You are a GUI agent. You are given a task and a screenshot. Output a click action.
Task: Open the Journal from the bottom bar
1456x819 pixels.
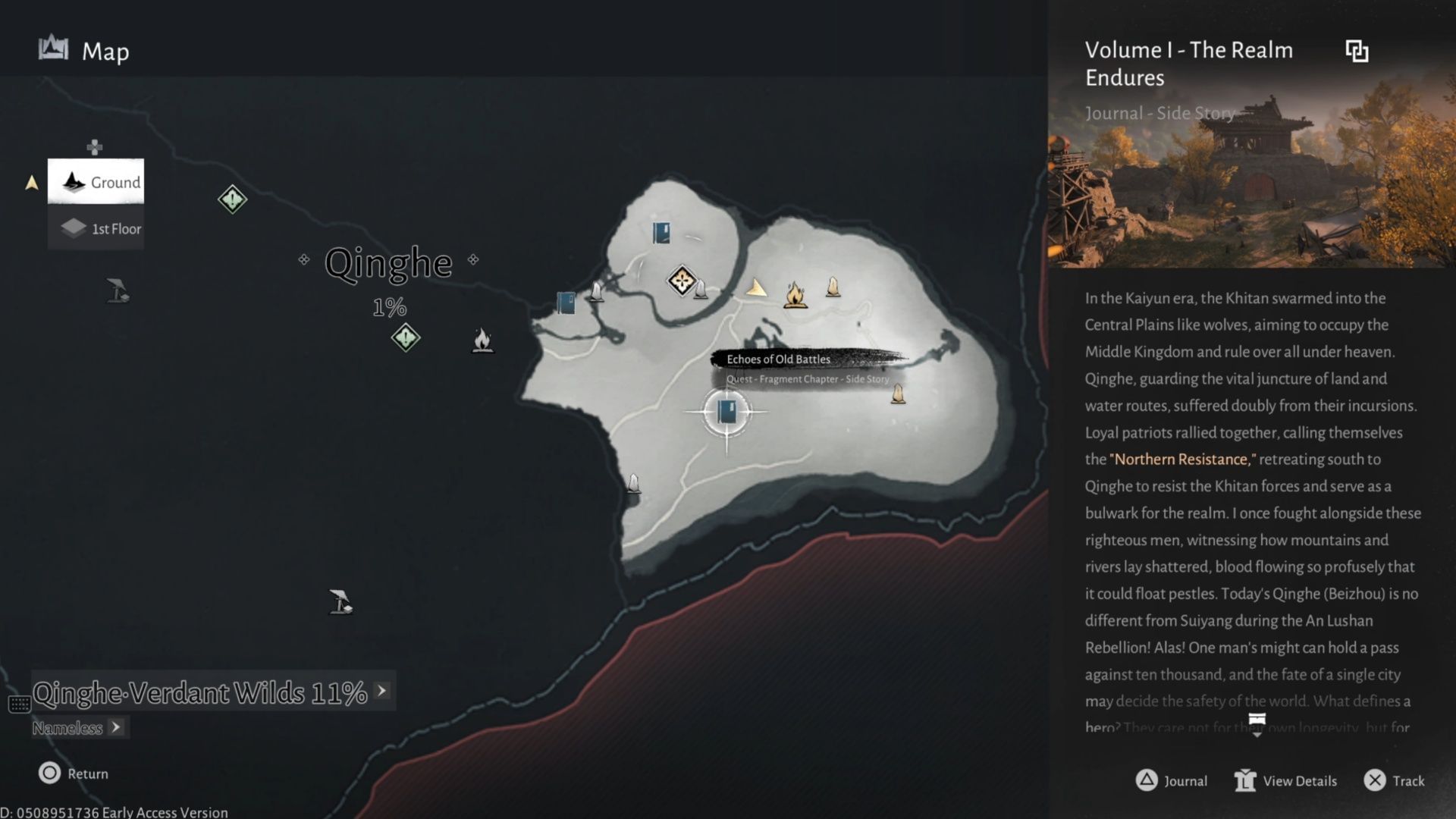1172,780
